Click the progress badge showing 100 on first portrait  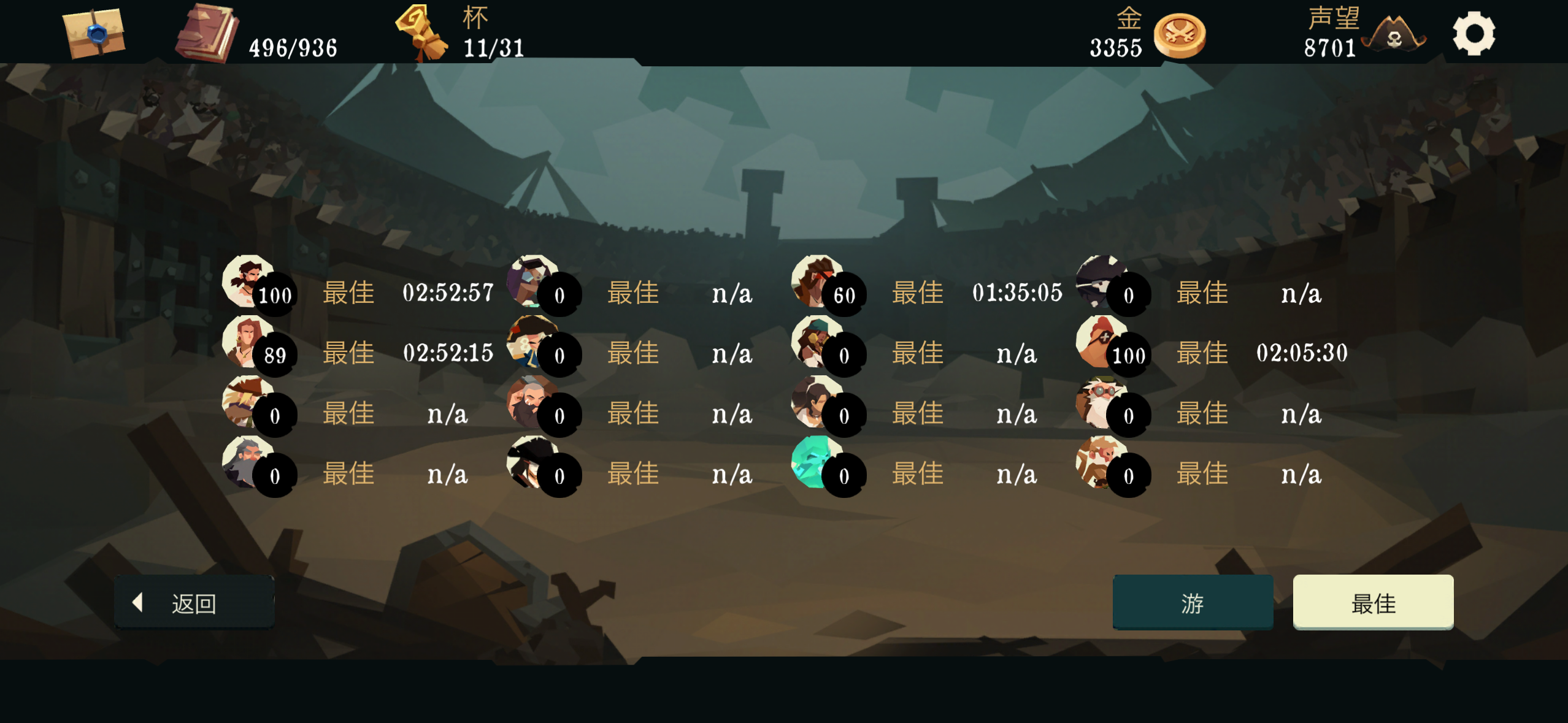(274, 295)
